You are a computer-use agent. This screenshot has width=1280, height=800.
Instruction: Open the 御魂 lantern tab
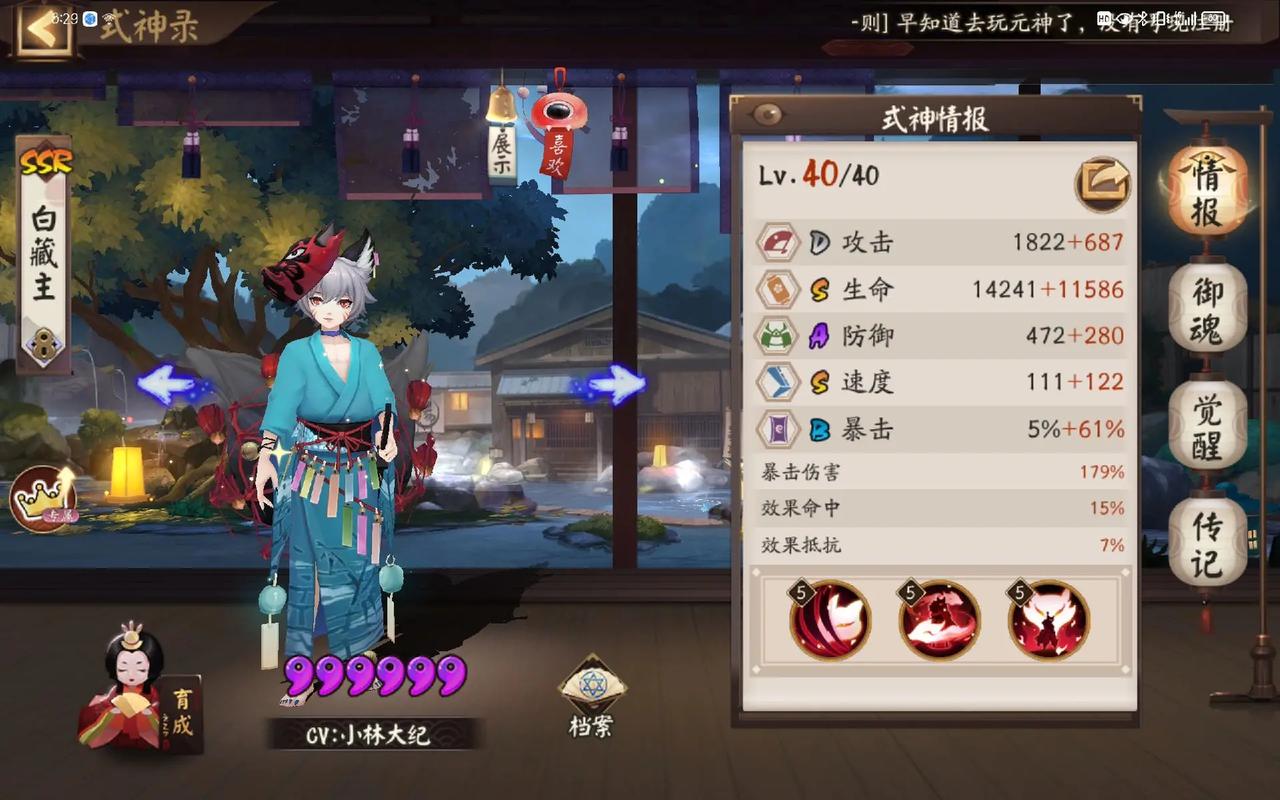[1207, 309]
